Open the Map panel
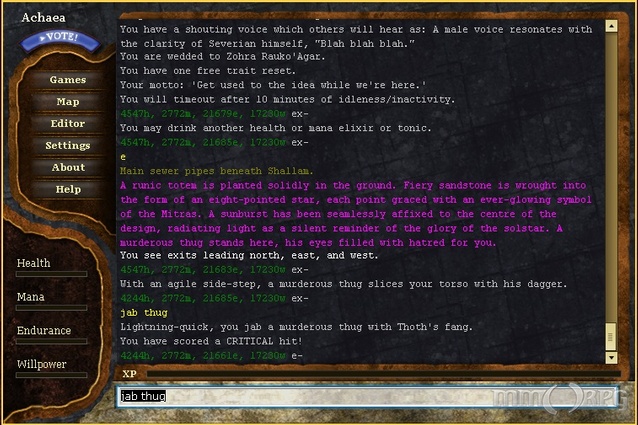The image size is (638, 425). [68, 102]
